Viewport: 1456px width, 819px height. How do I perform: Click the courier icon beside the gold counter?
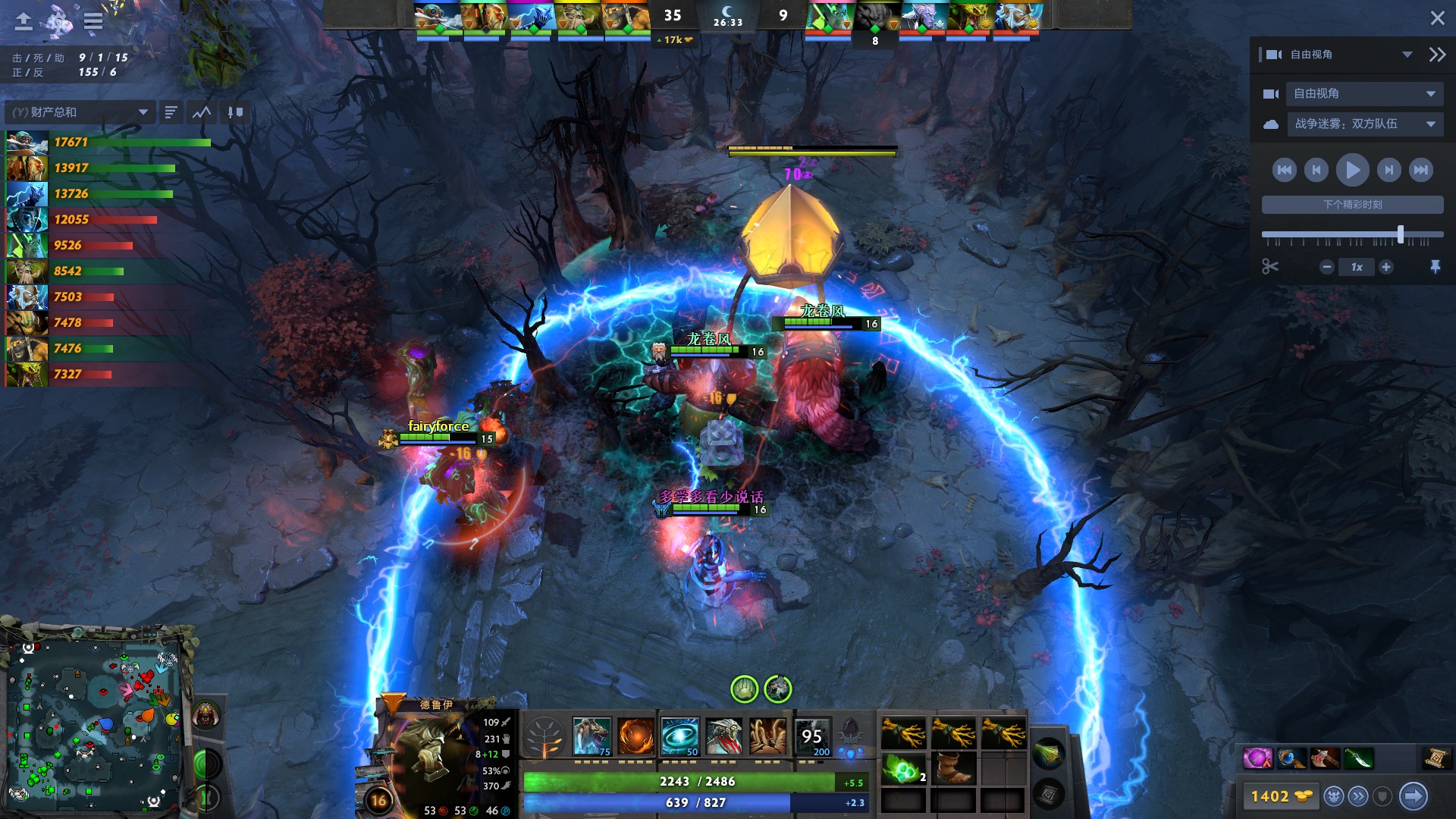click(1334, 795)
